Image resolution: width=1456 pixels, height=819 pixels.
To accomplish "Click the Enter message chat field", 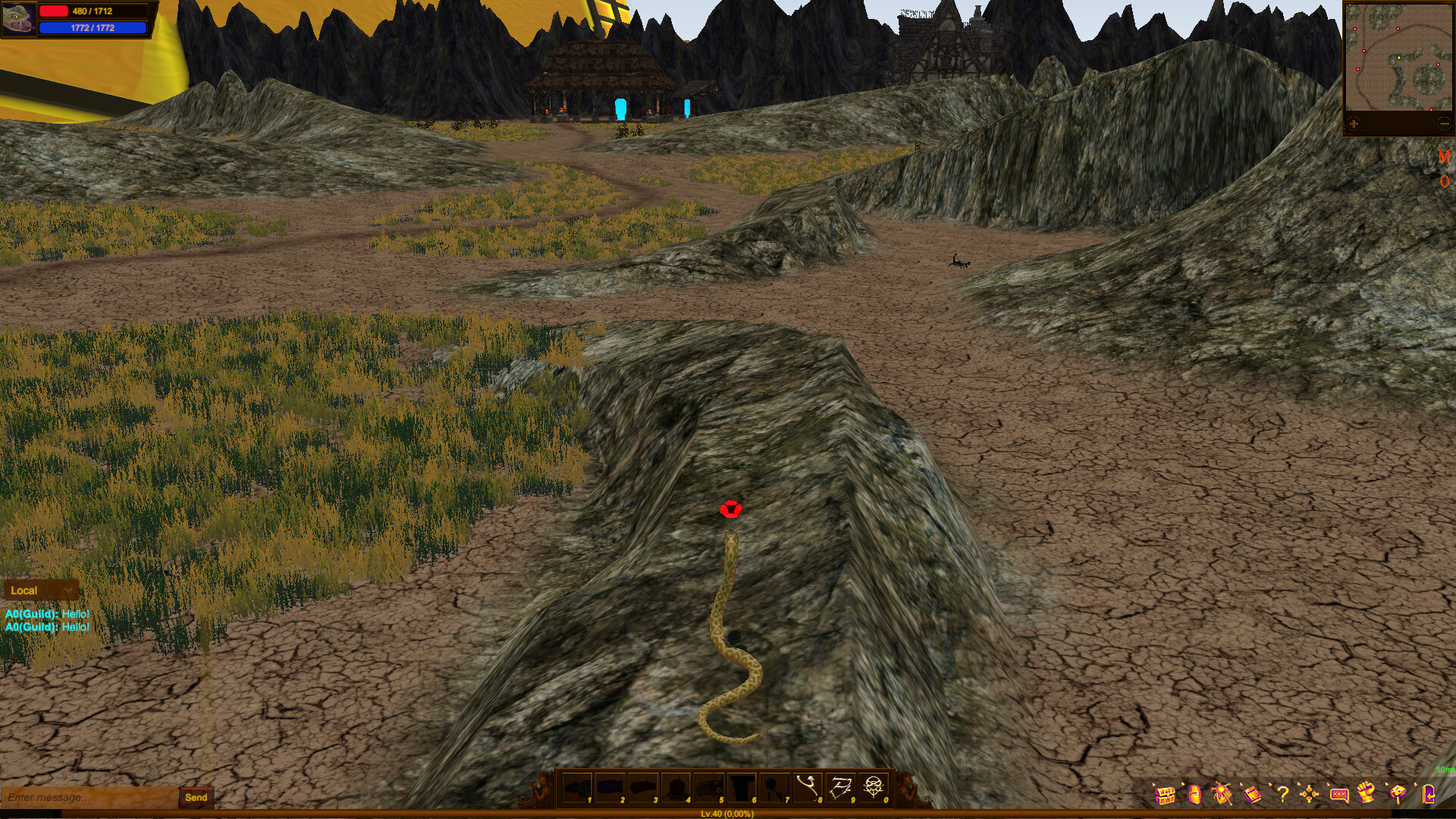I will pyautogui.click(x=83, y=798).
